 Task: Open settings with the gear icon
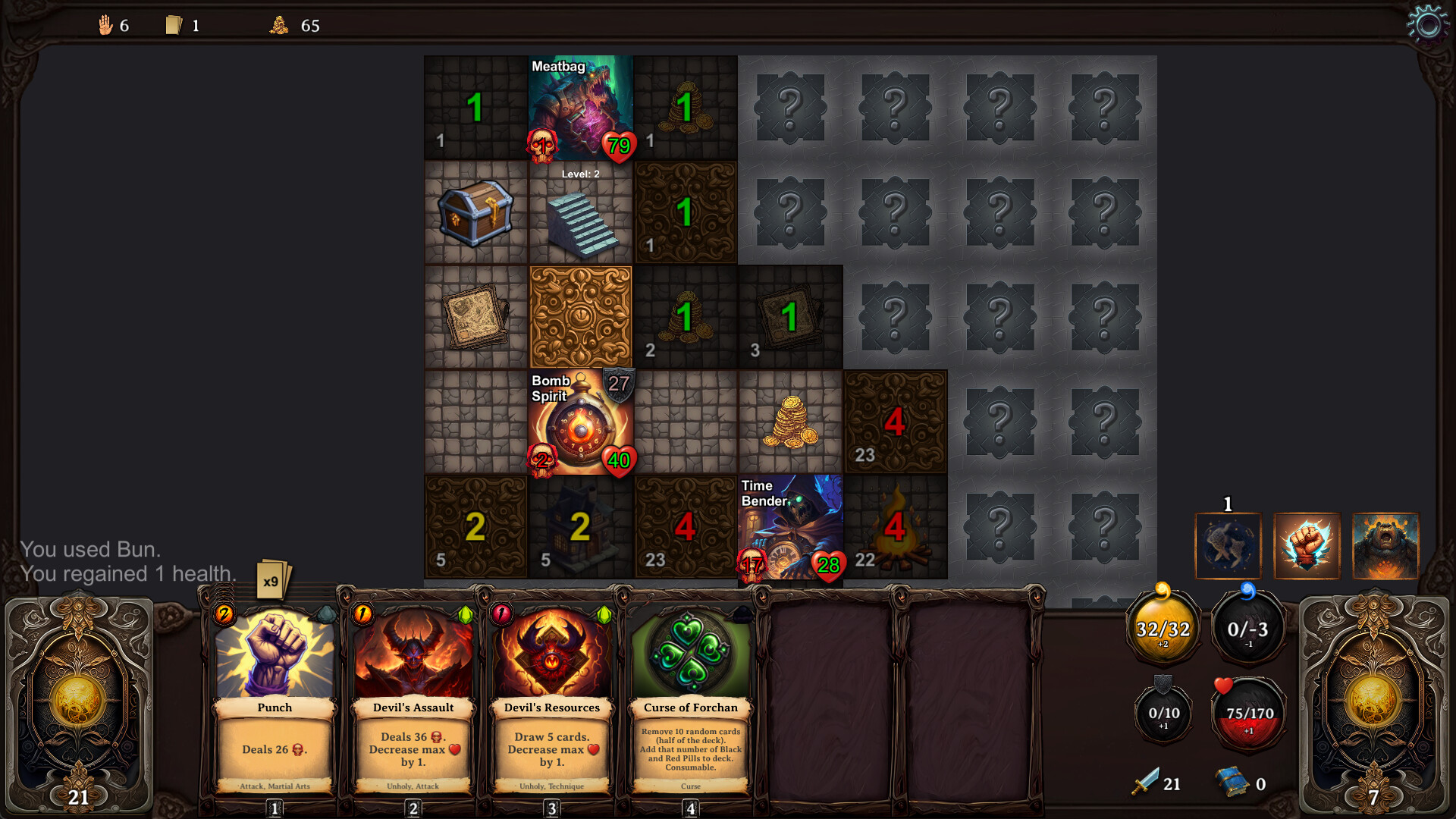coord(1427,24)
